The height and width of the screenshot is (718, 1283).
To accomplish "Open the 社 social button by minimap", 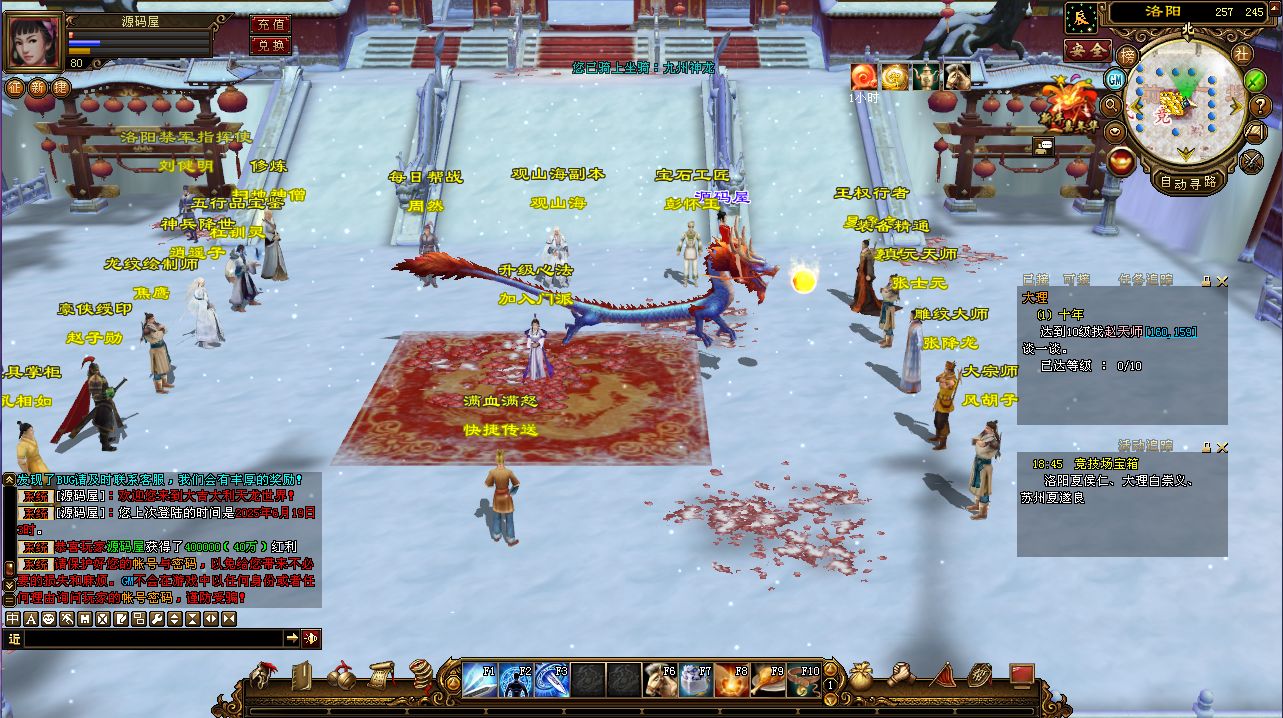I will [x=1241, y=54].
